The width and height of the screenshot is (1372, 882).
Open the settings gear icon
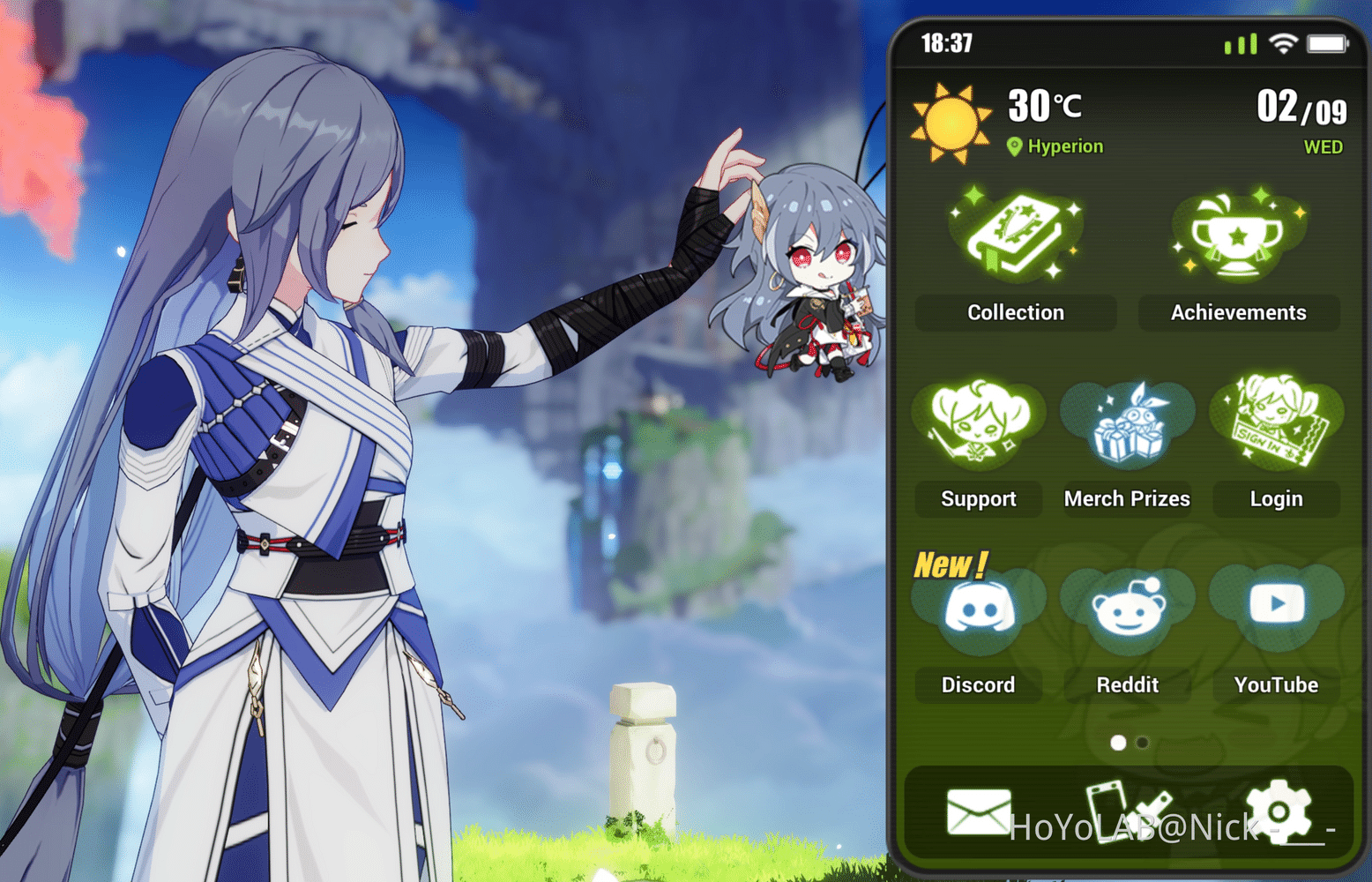(x=1276, y=810)
